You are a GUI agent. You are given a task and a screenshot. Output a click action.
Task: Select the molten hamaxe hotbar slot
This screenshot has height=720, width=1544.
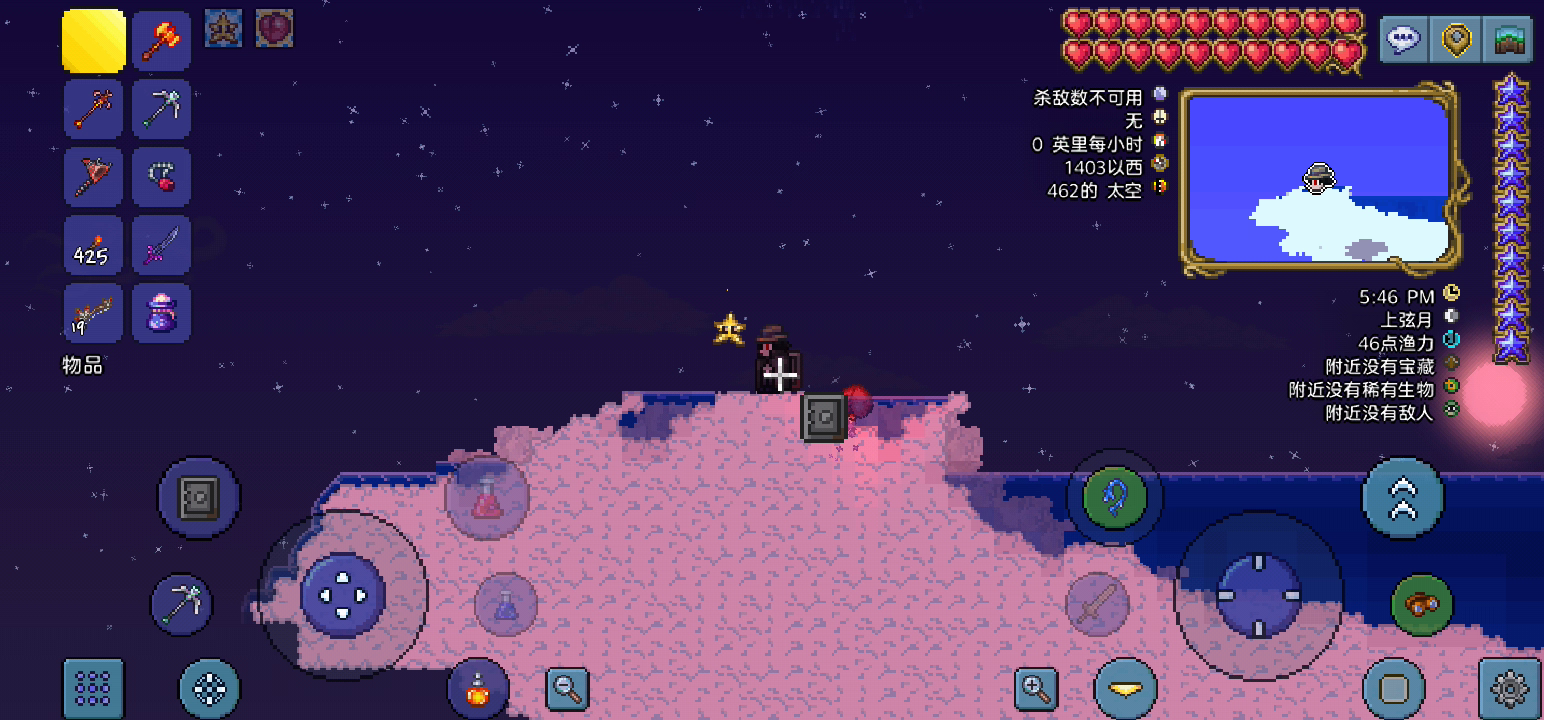(x=161, y=41)
